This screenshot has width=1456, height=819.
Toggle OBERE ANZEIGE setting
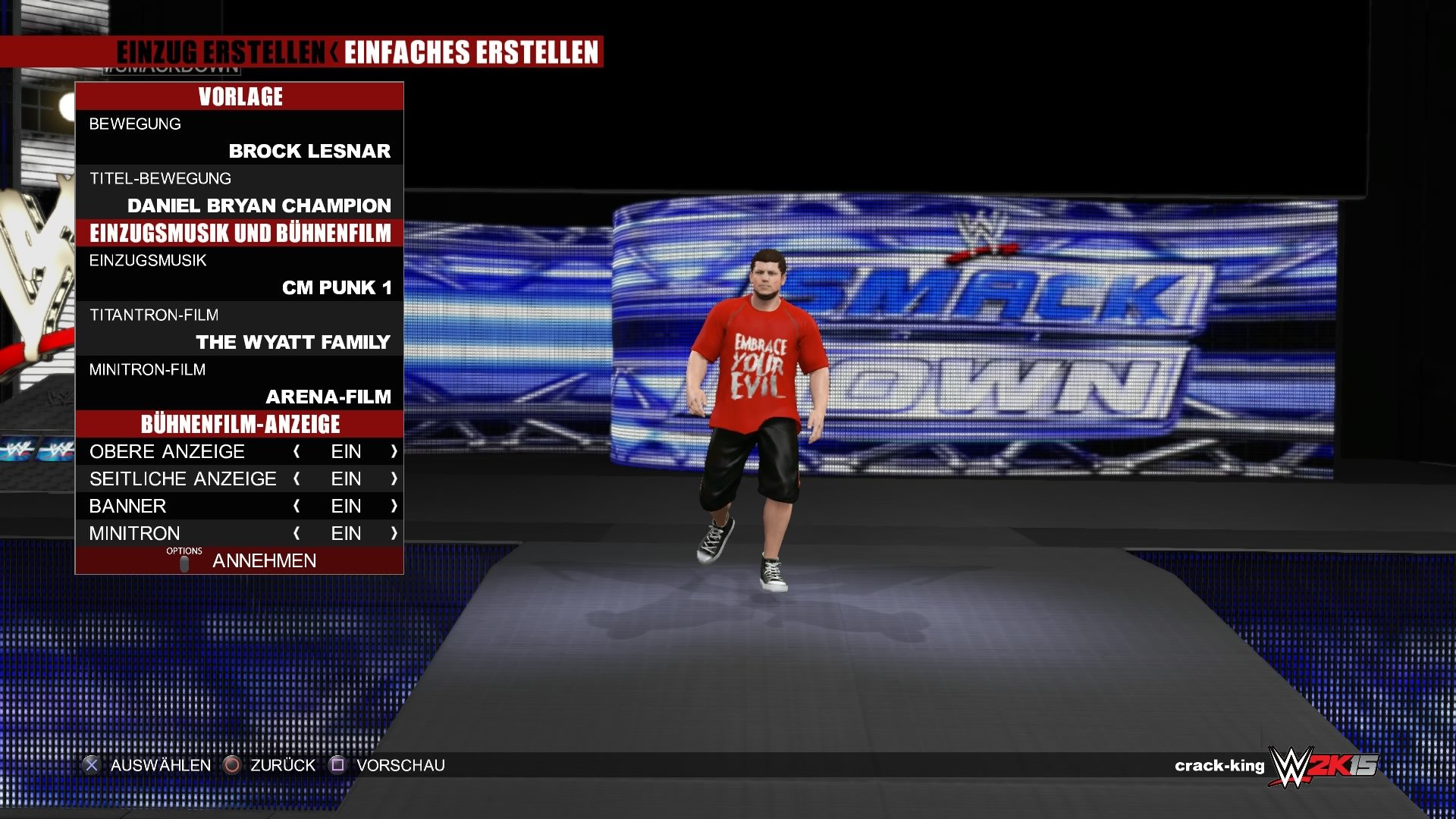167,451
